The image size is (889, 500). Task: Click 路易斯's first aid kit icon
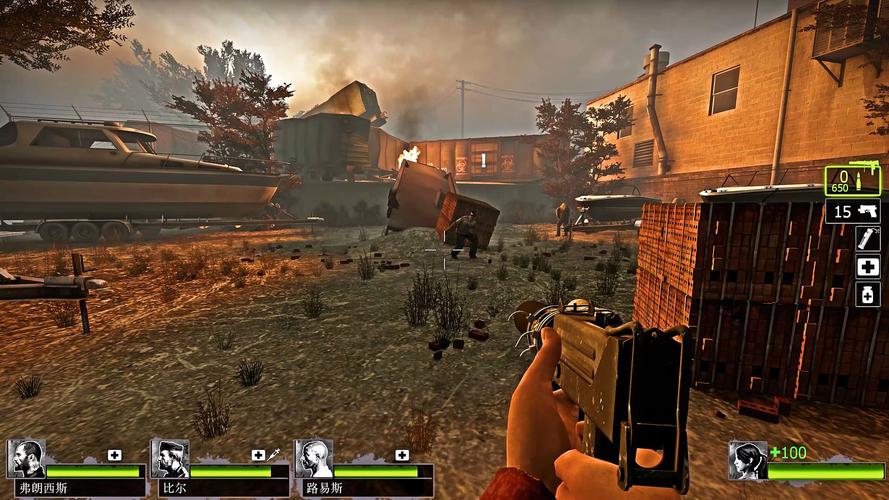tap(402, 455)
